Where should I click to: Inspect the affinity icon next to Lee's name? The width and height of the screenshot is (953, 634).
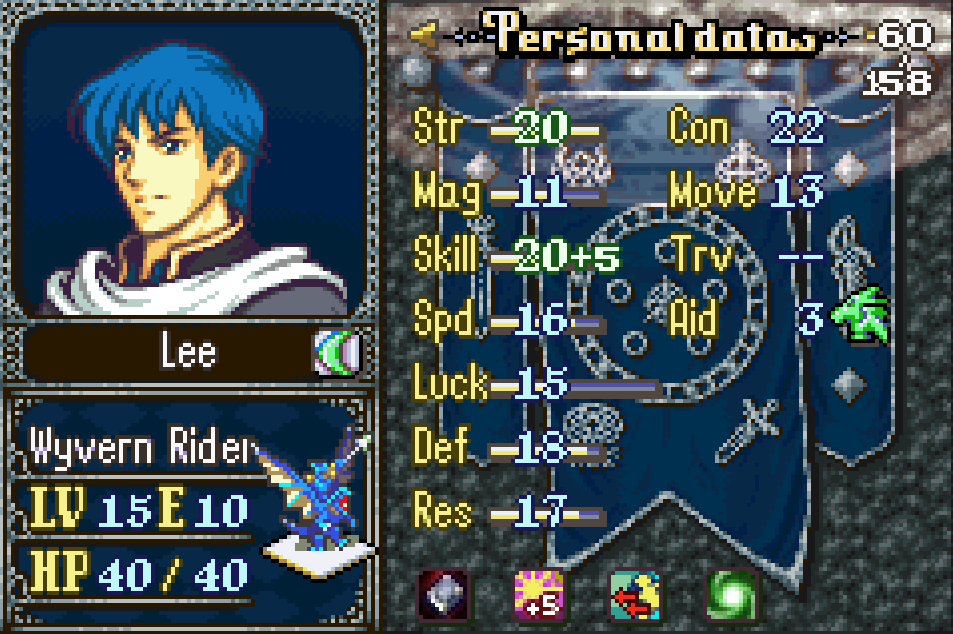[x=334, y=353]
